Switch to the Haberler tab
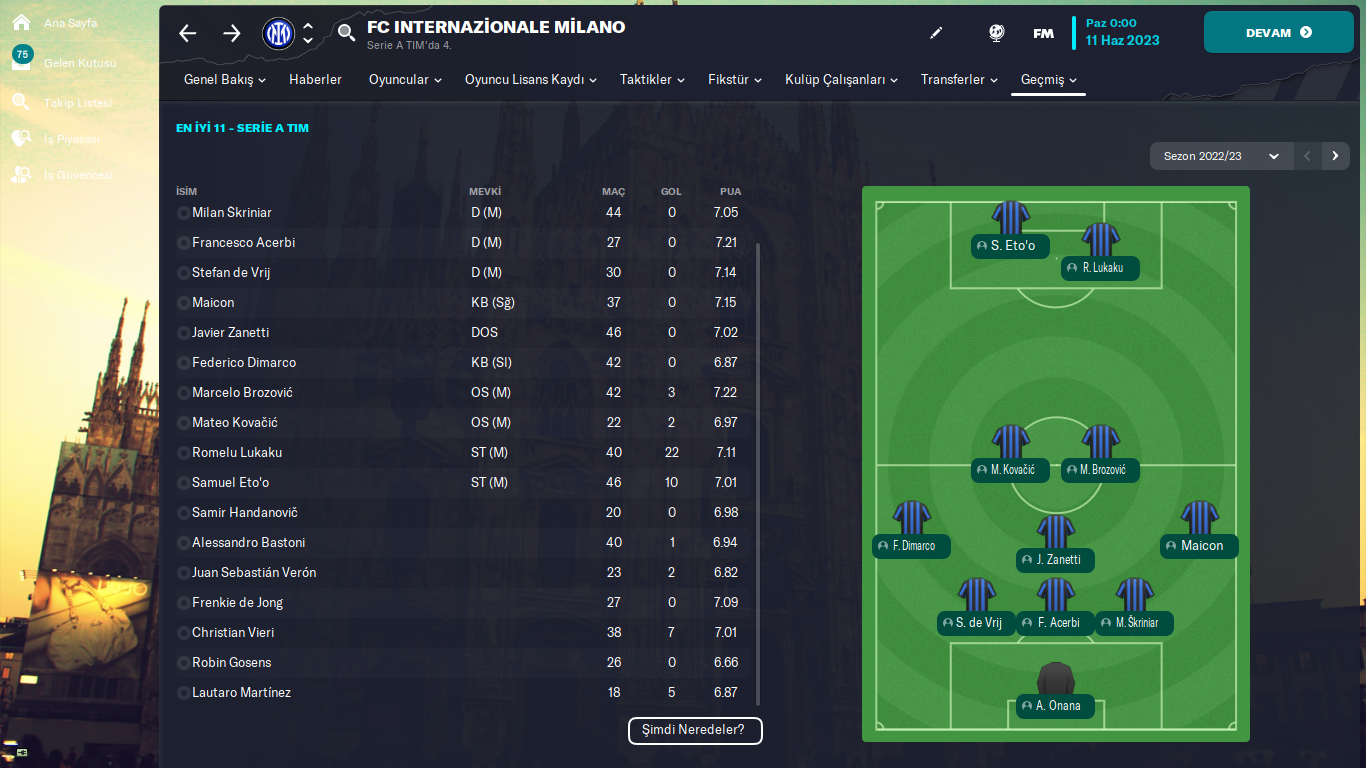 coord(315,80)
